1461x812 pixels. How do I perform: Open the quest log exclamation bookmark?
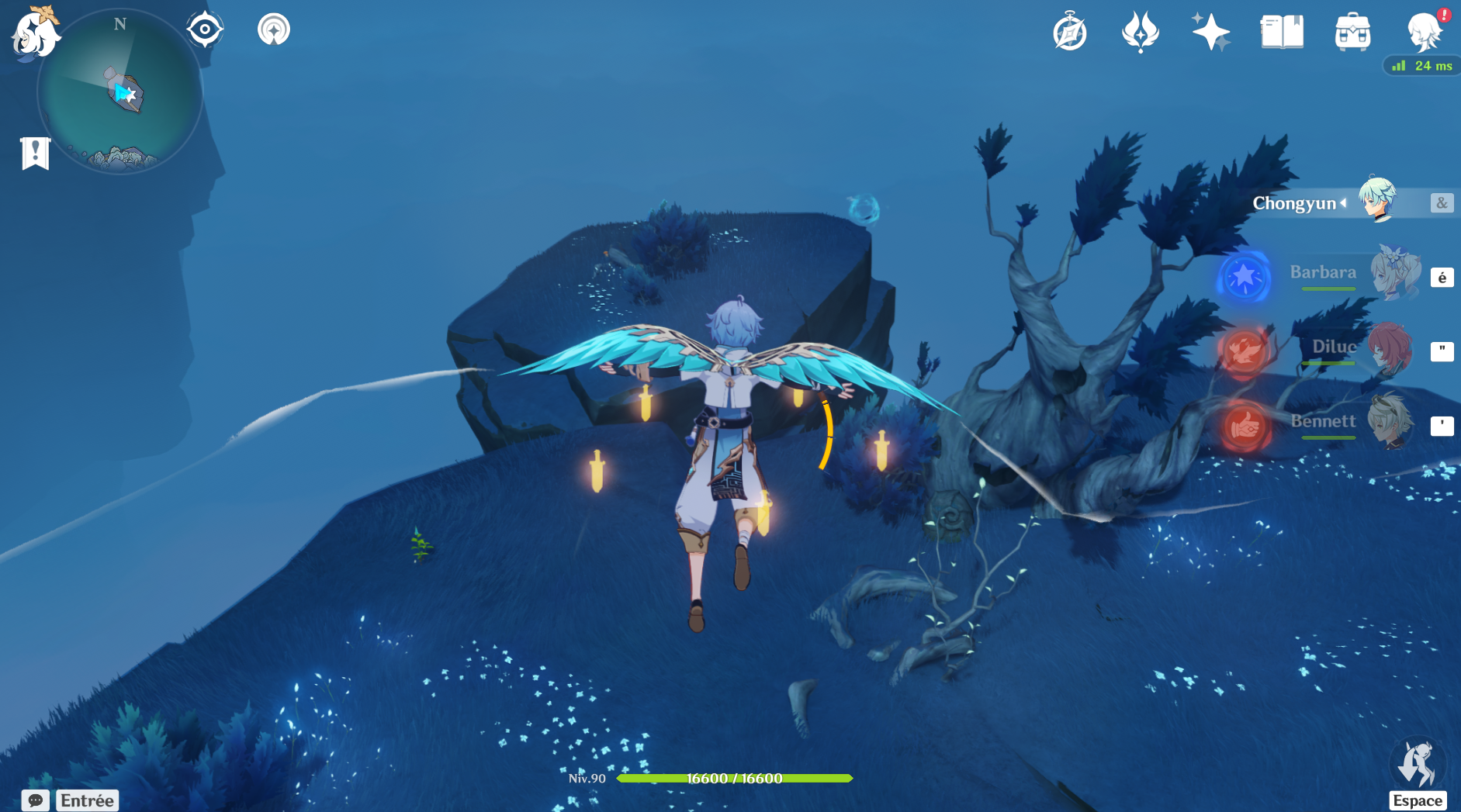[35, 153]
